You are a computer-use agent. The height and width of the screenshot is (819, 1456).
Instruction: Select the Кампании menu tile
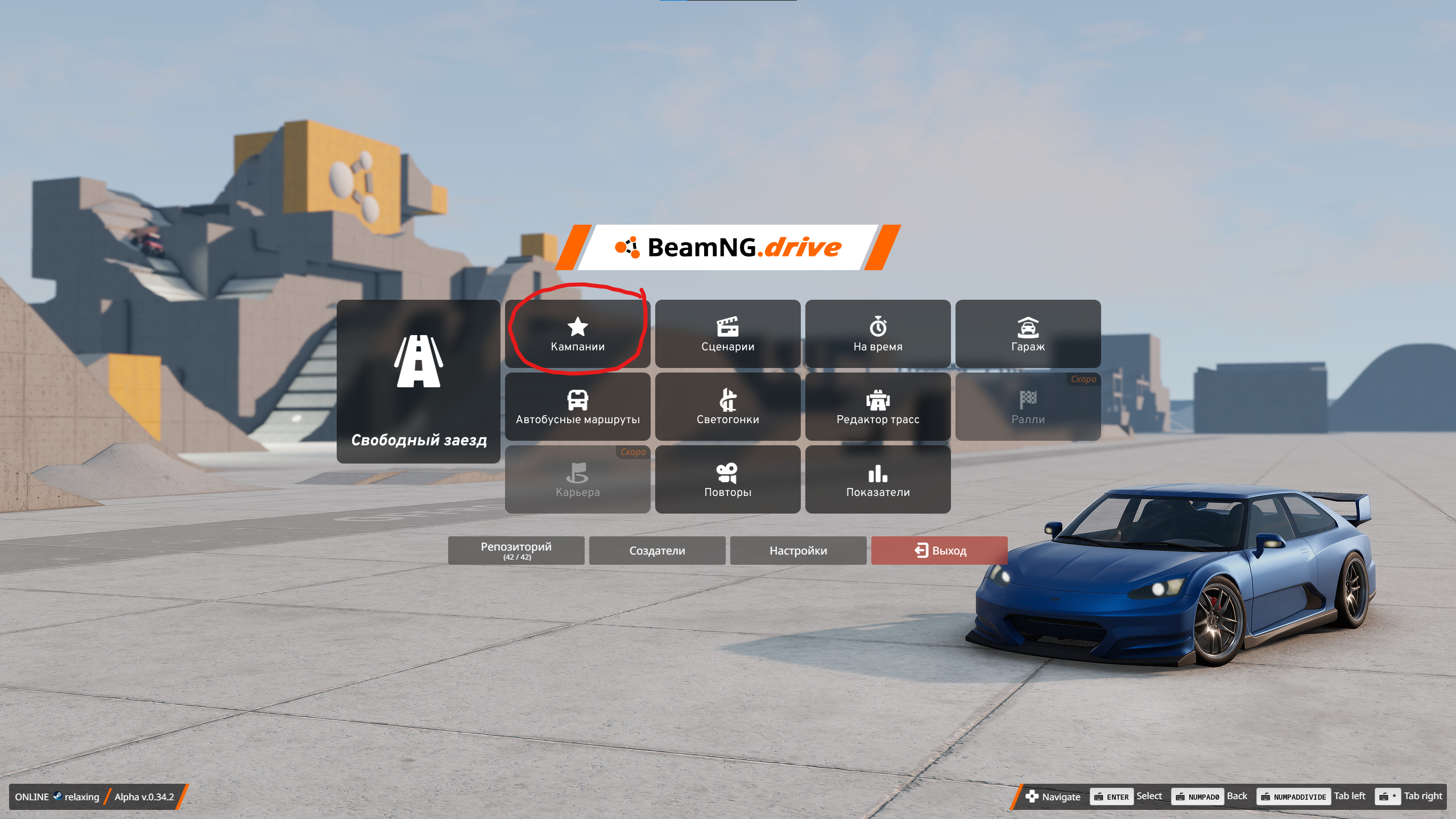pos(577,334)
